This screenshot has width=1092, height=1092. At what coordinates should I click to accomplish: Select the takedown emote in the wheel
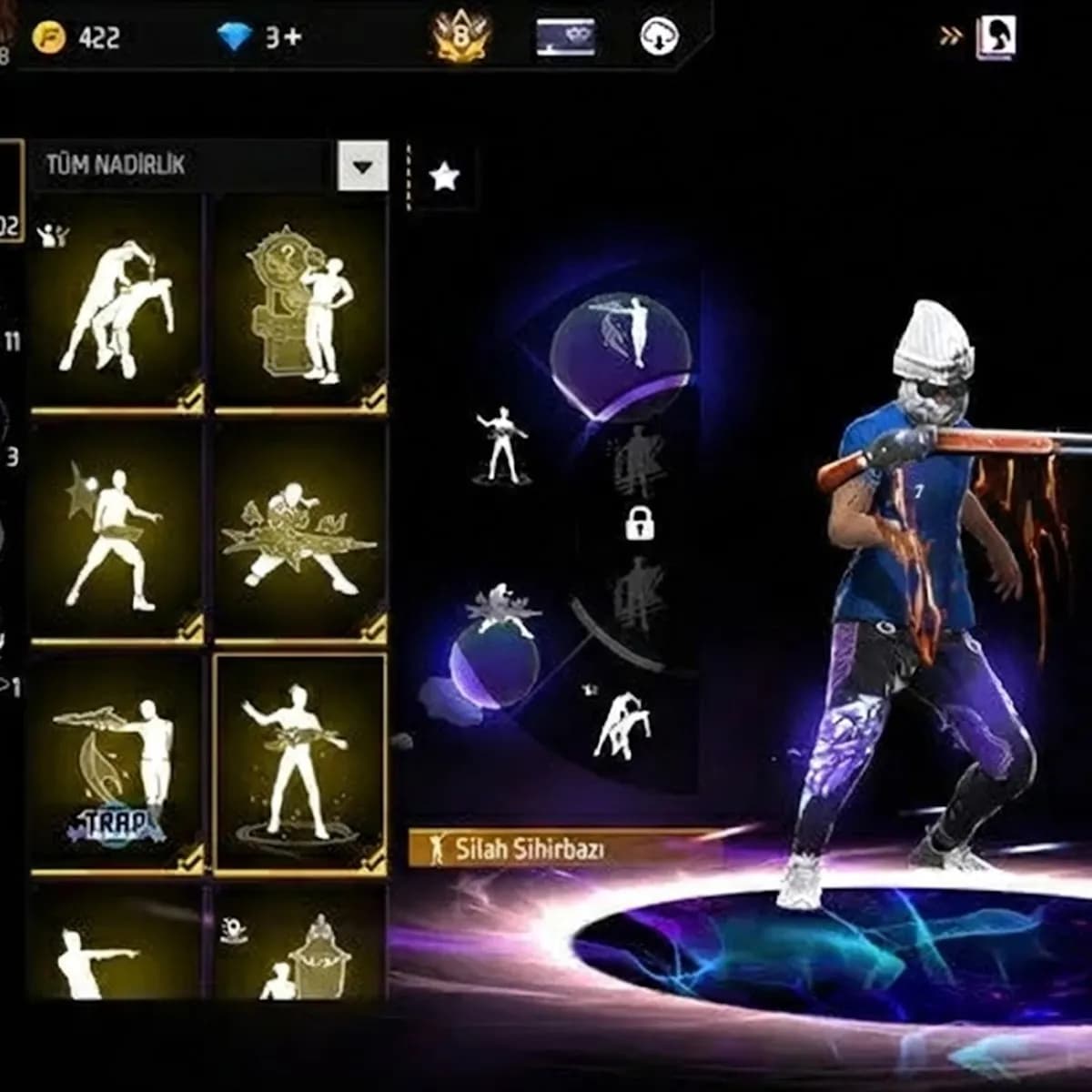621,724
